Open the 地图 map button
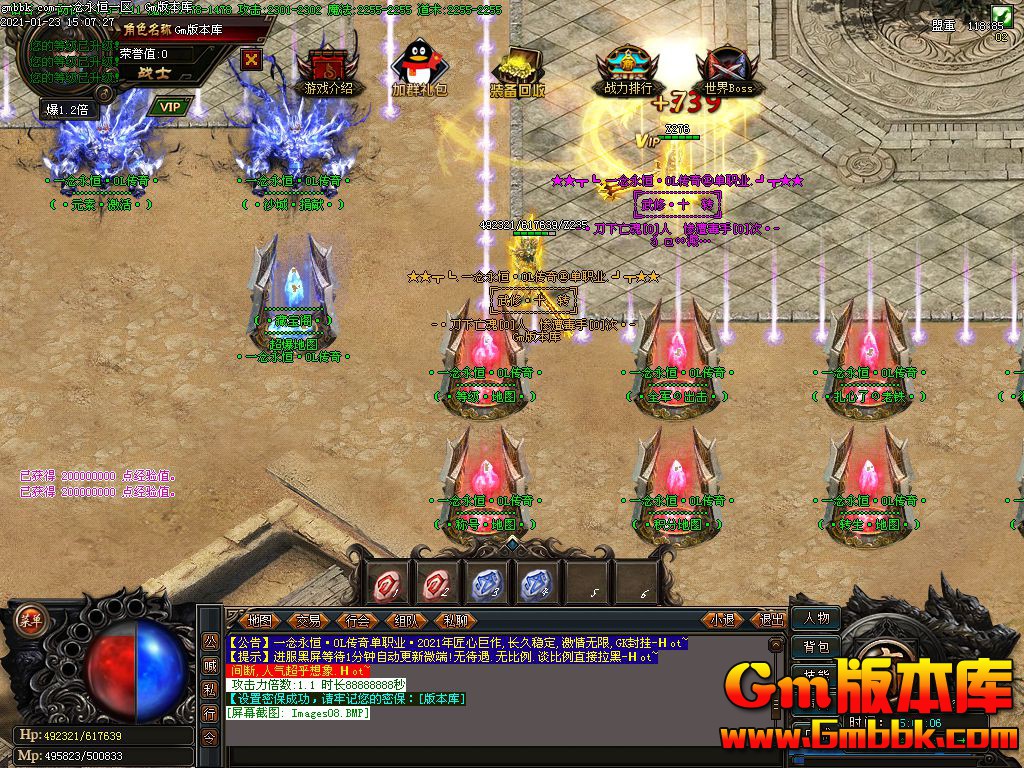Image resolution: width=1024 pixels, height=768 pixels. pos(259,620)
